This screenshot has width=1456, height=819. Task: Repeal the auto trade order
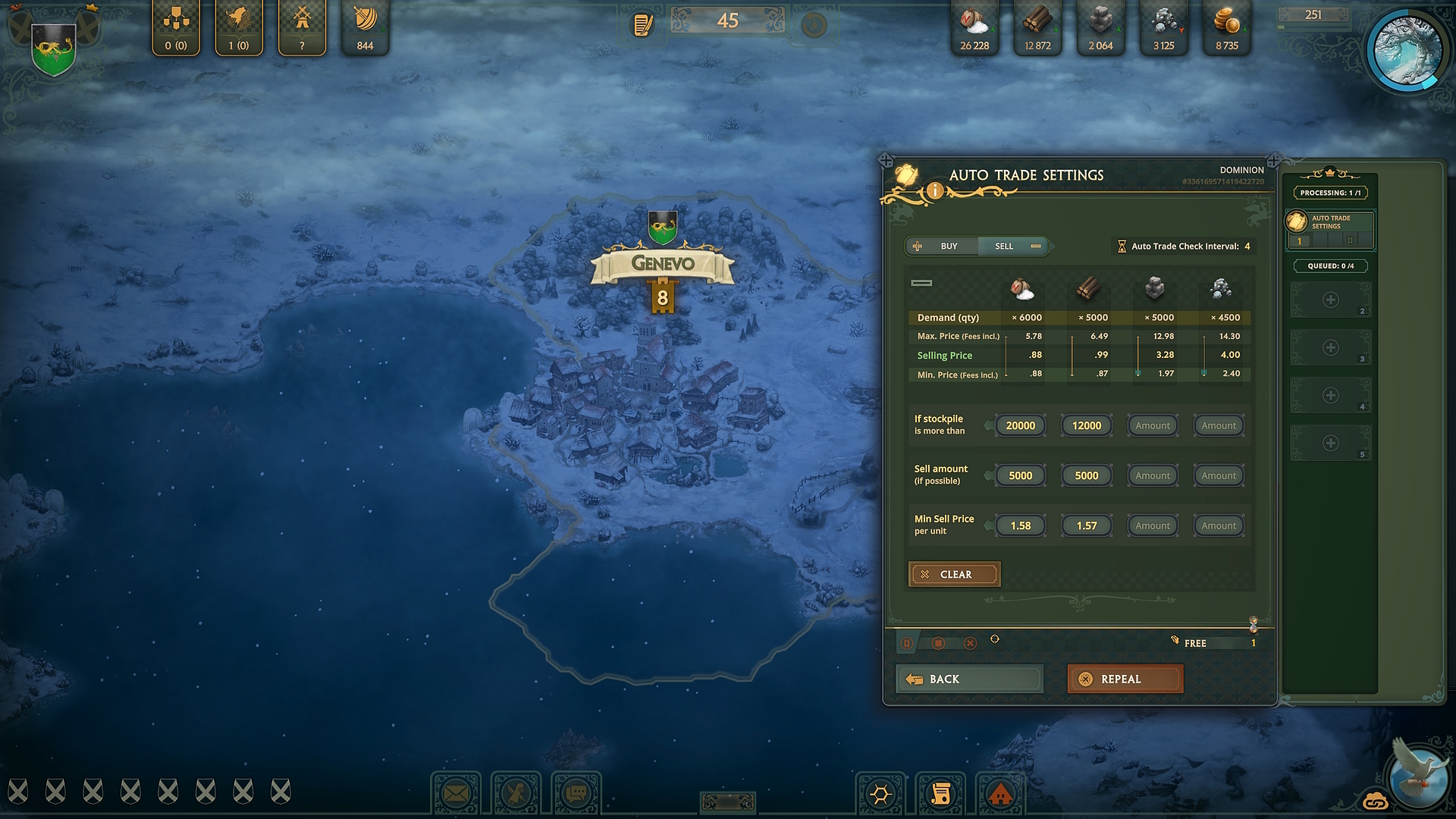coord(1125,679)
